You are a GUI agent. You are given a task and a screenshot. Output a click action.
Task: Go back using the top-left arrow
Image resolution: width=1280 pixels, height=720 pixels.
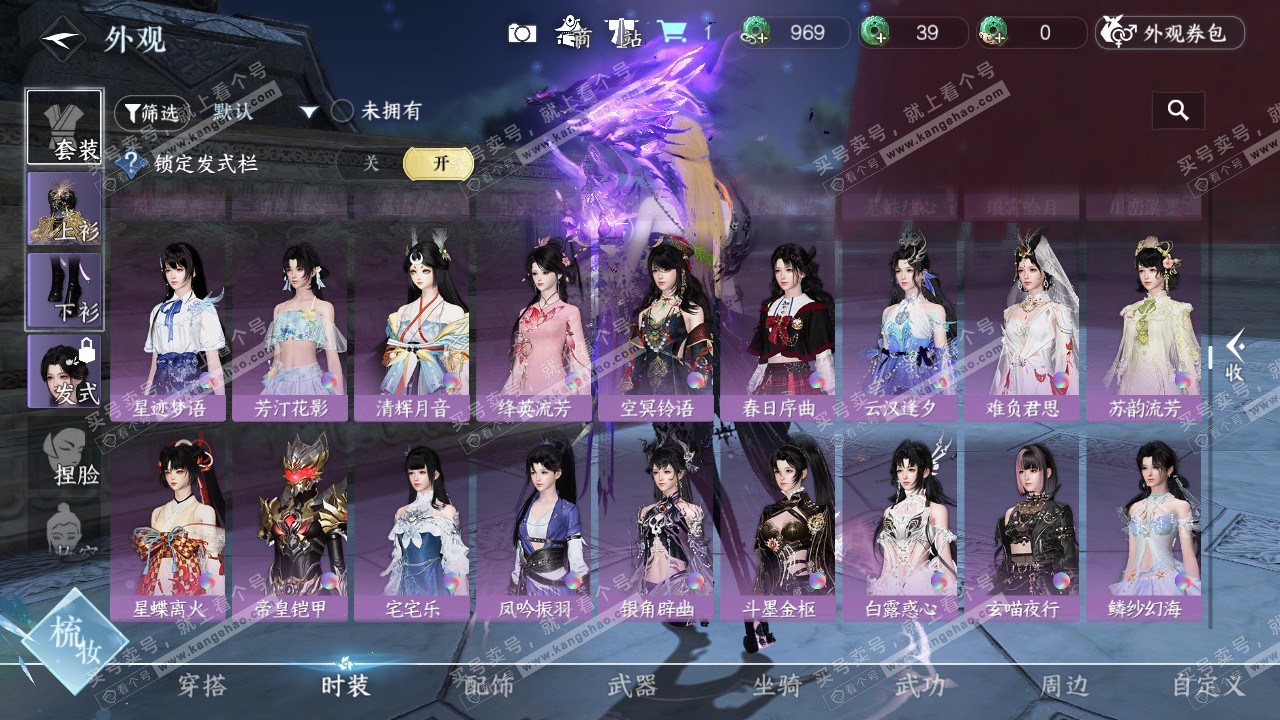[62, 39]
